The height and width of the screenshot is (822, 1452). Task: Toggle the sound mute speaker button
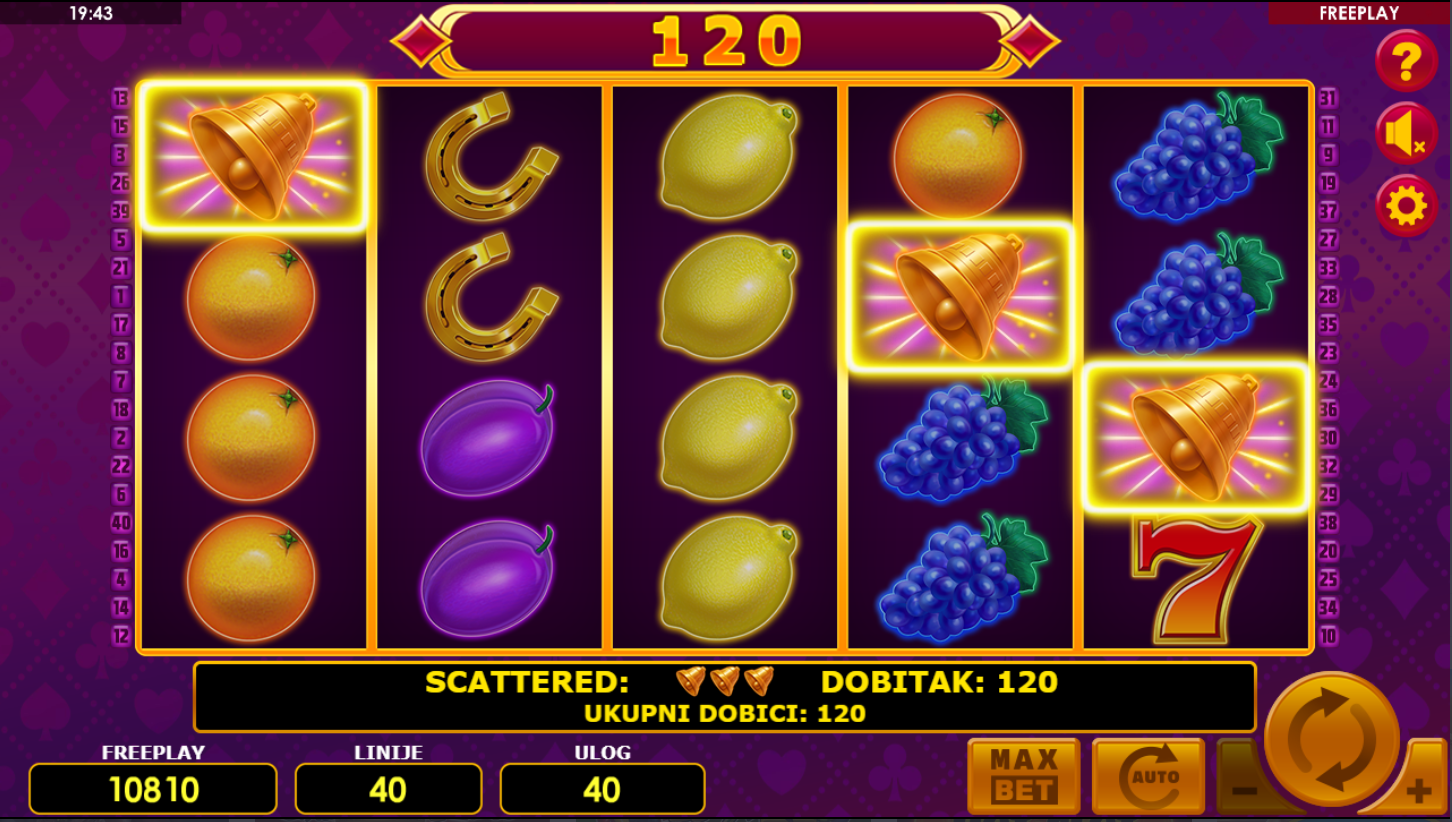1406,134
